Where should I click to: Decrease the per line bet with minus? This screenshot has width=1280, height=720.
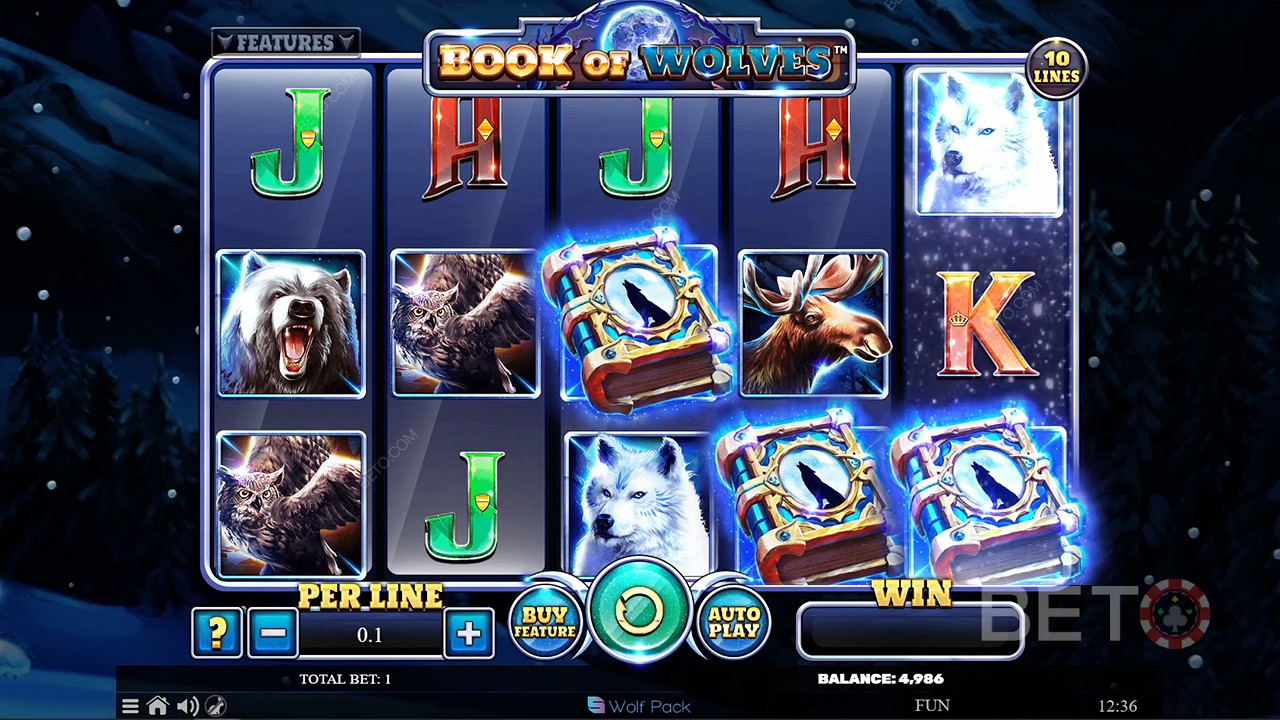[272, 633]
